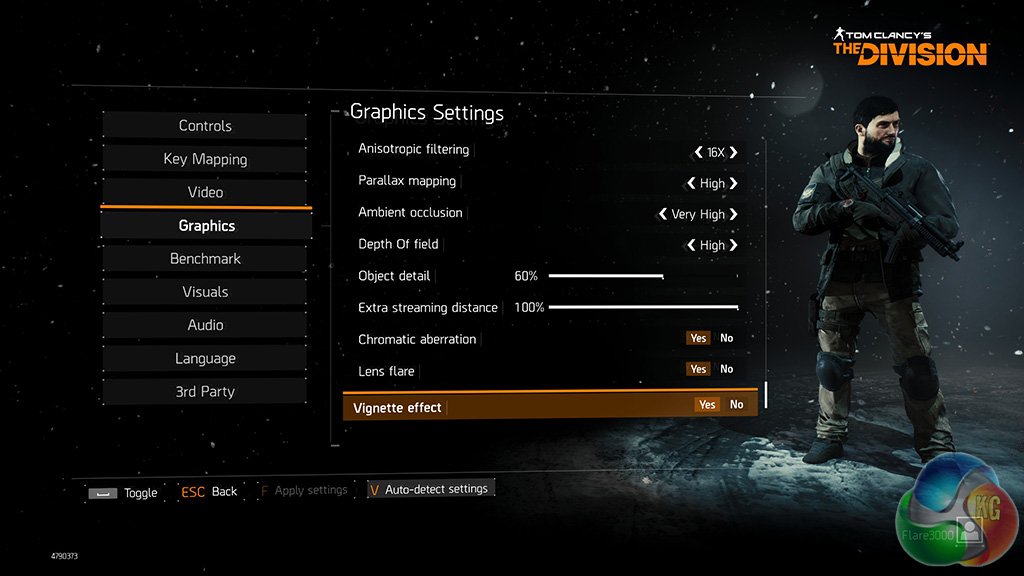Choose the Language settings section
Viewport: 1024px width, 576px height.
205,358
